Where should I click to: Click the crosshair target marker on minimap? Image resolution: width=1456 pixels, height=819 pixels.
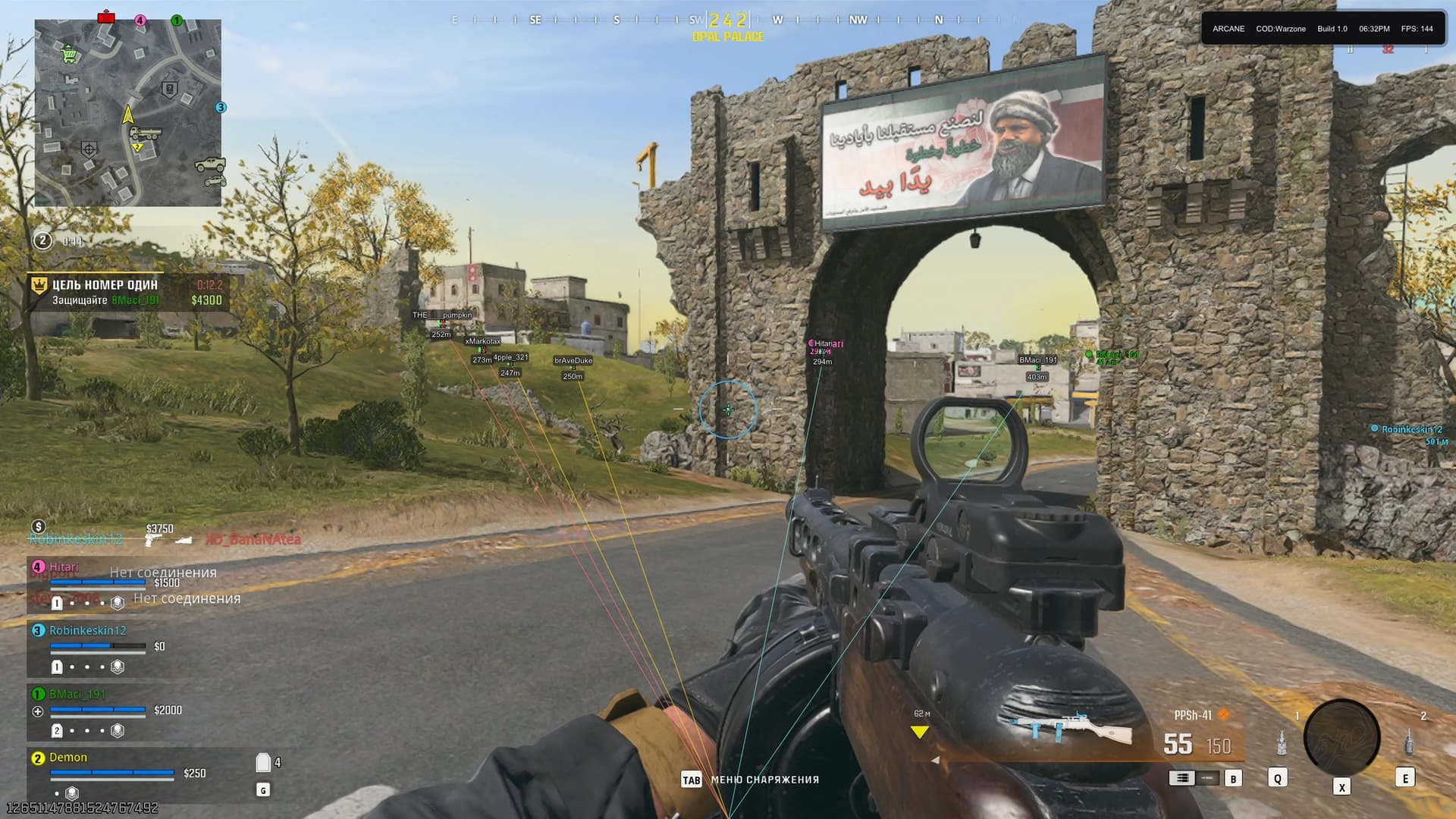(x=89, y=149)
